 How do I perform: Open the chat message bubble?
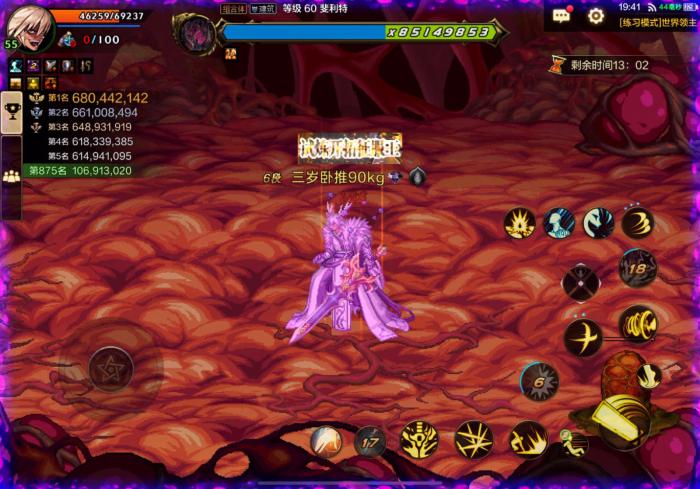tap(562, 16)
